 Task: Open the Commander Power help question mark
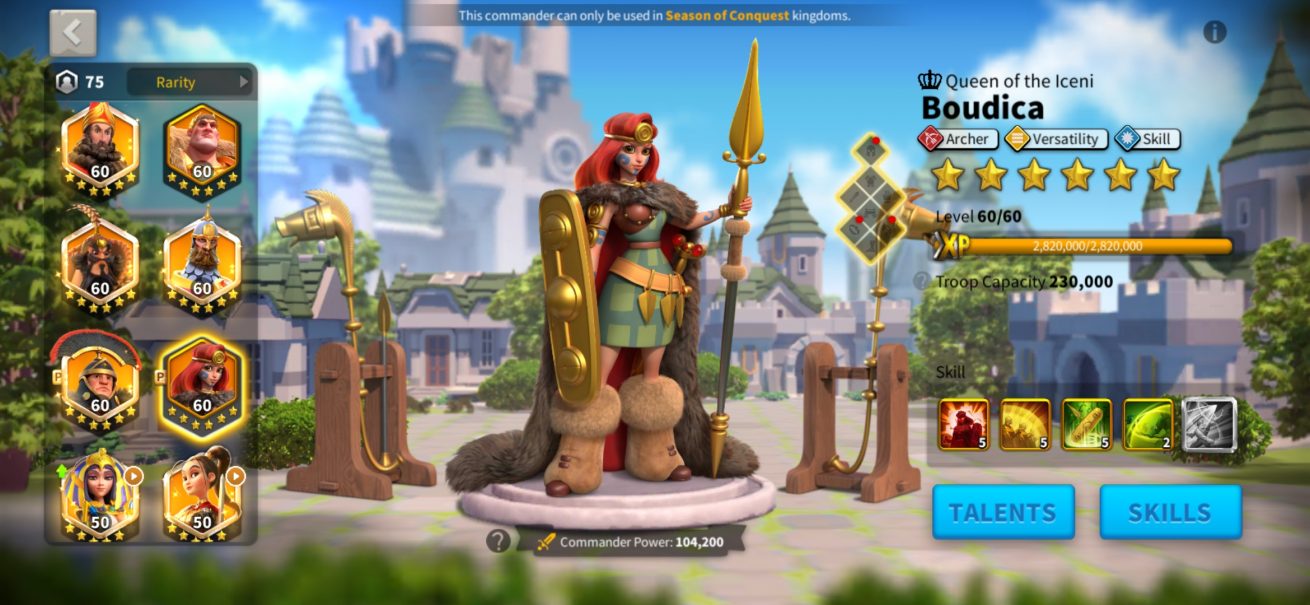point(497,541)
